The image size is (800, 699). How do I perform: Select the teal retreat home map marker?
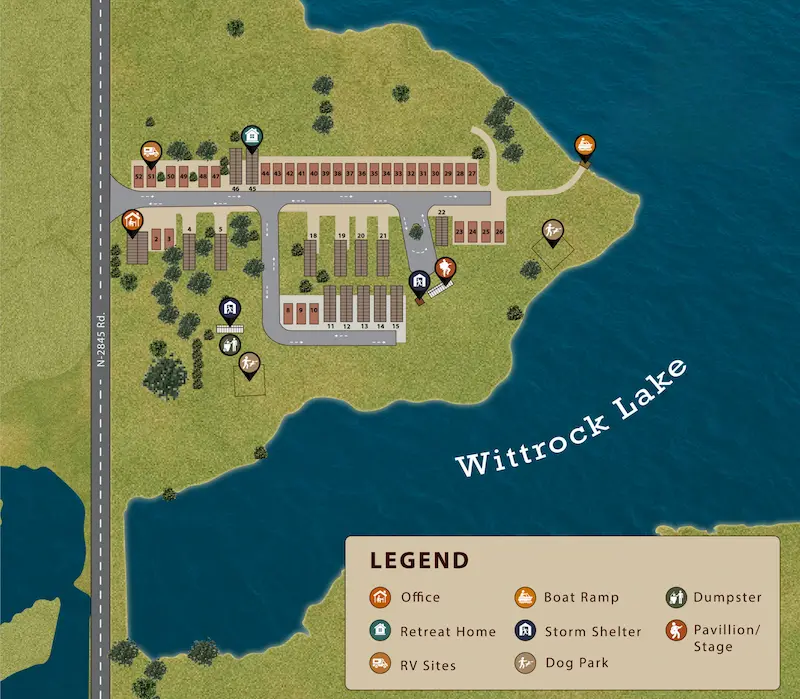[252, 137]
